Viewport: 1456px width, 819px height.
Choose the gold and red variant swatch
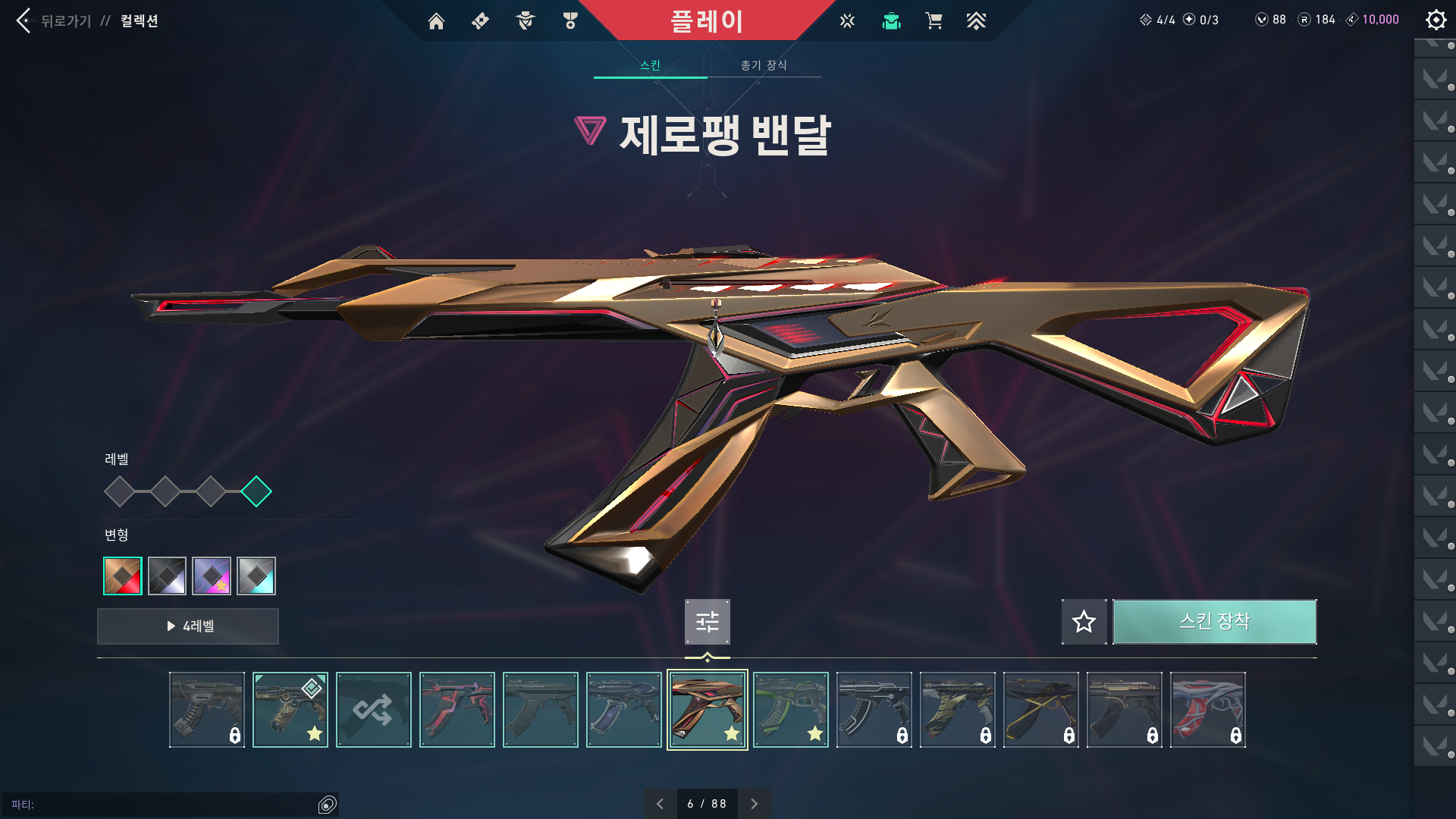(x=123, y=576)
